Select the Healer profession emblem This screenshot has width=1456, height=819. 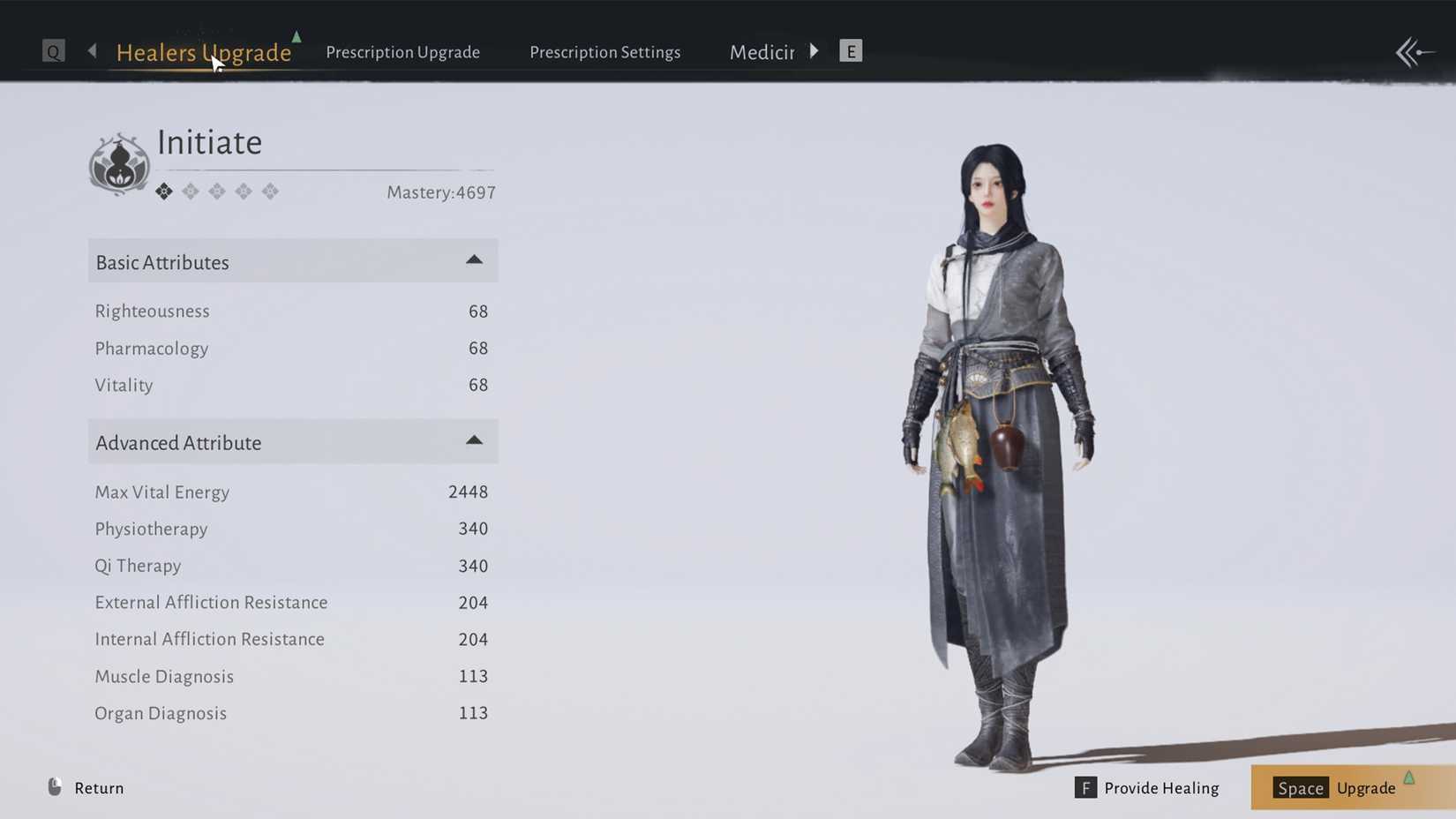click(119, 163)
